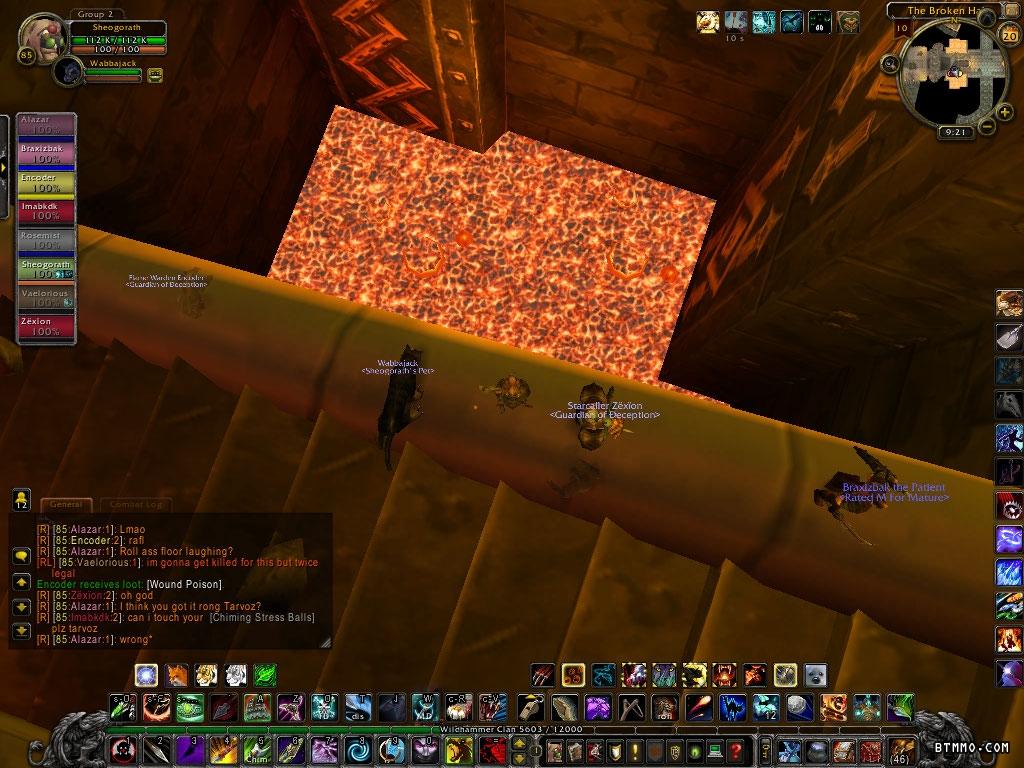Click the Wildhammer Clan reputation bar
This screenshot has width=1024, height=768.
510,730
